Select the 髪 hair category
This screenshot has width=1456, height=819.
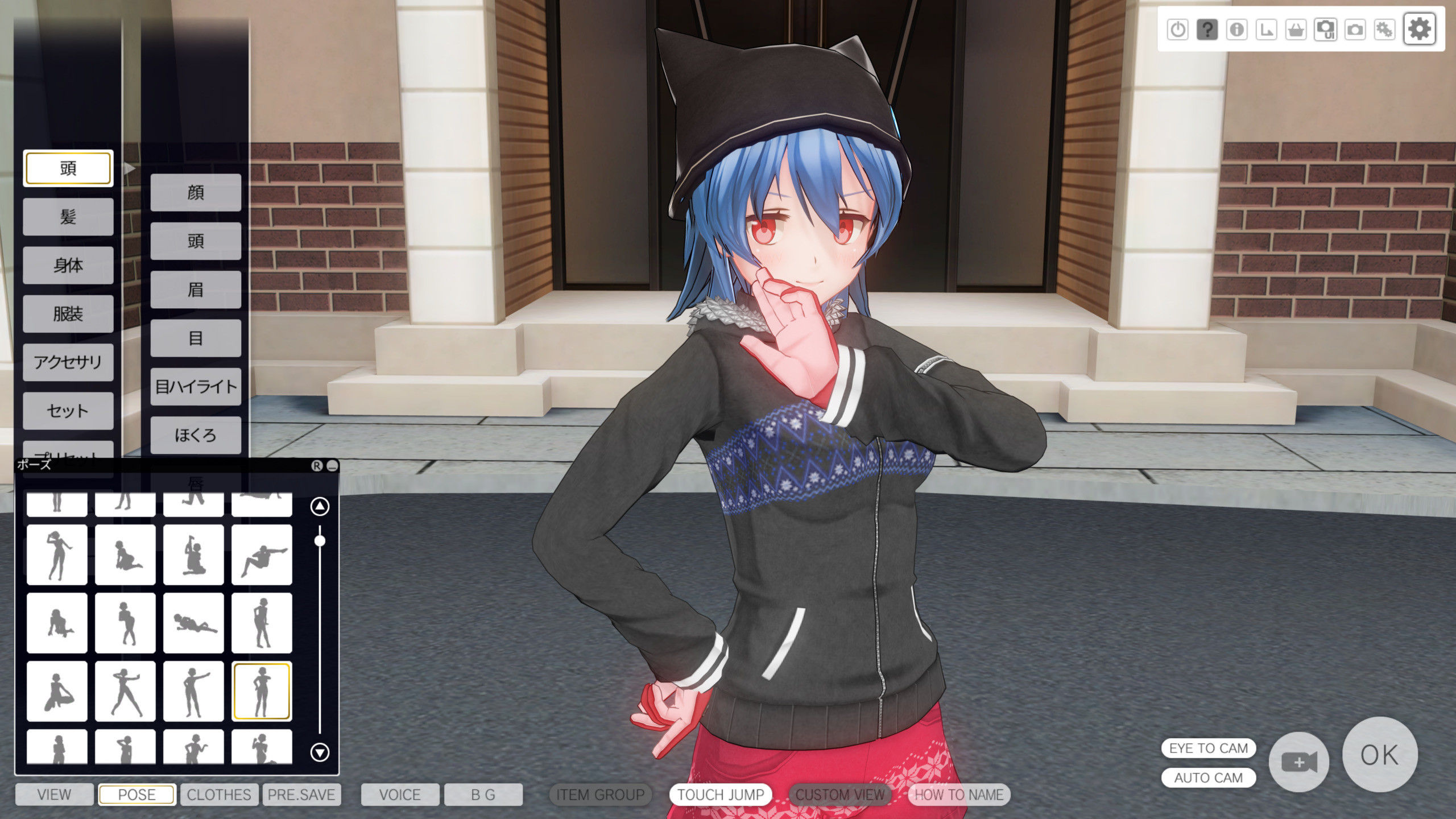coord(68,217)
